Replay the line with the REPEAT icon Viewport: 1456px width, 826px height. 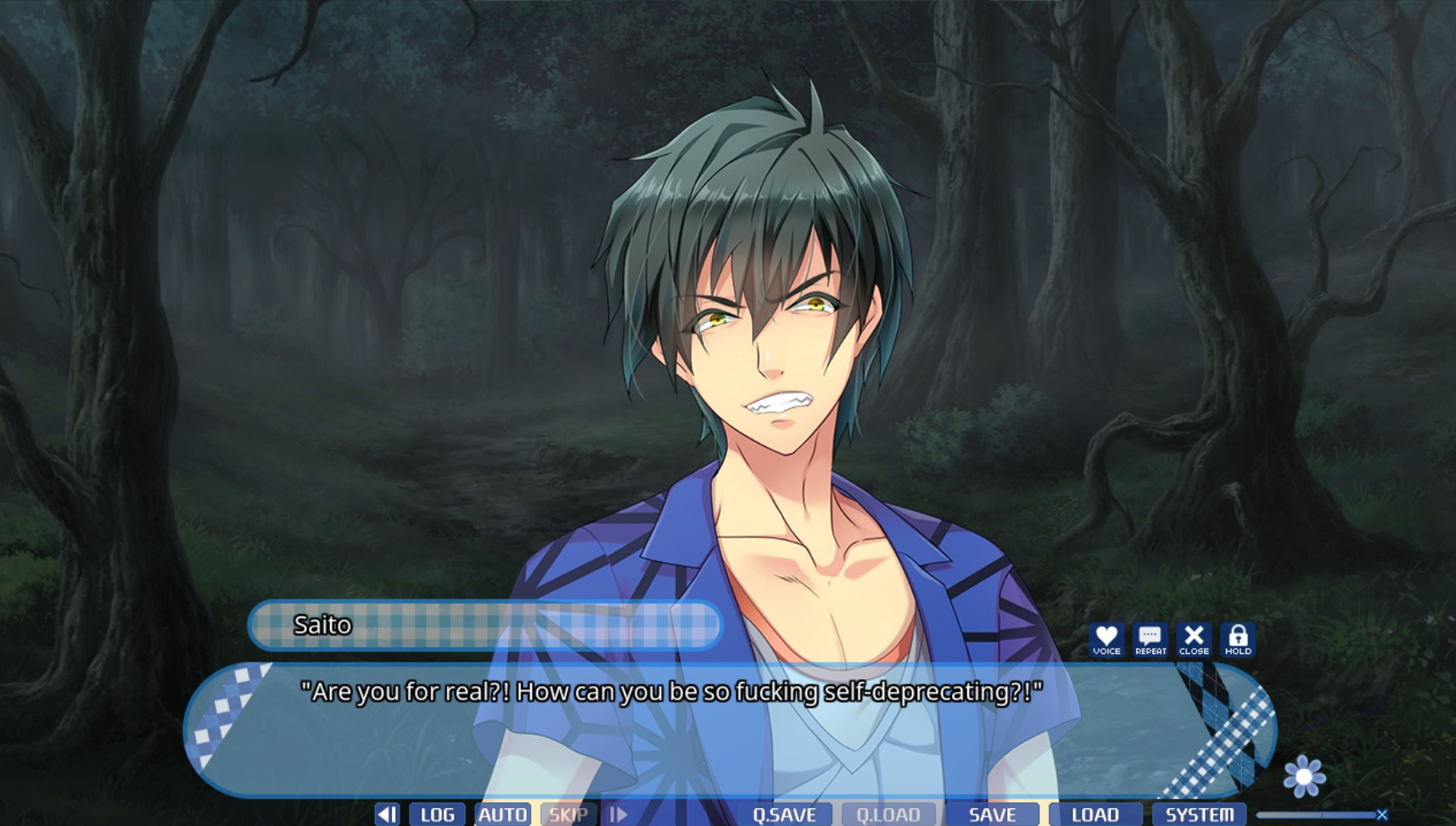pyautogui.click(x=1151, y=639)
